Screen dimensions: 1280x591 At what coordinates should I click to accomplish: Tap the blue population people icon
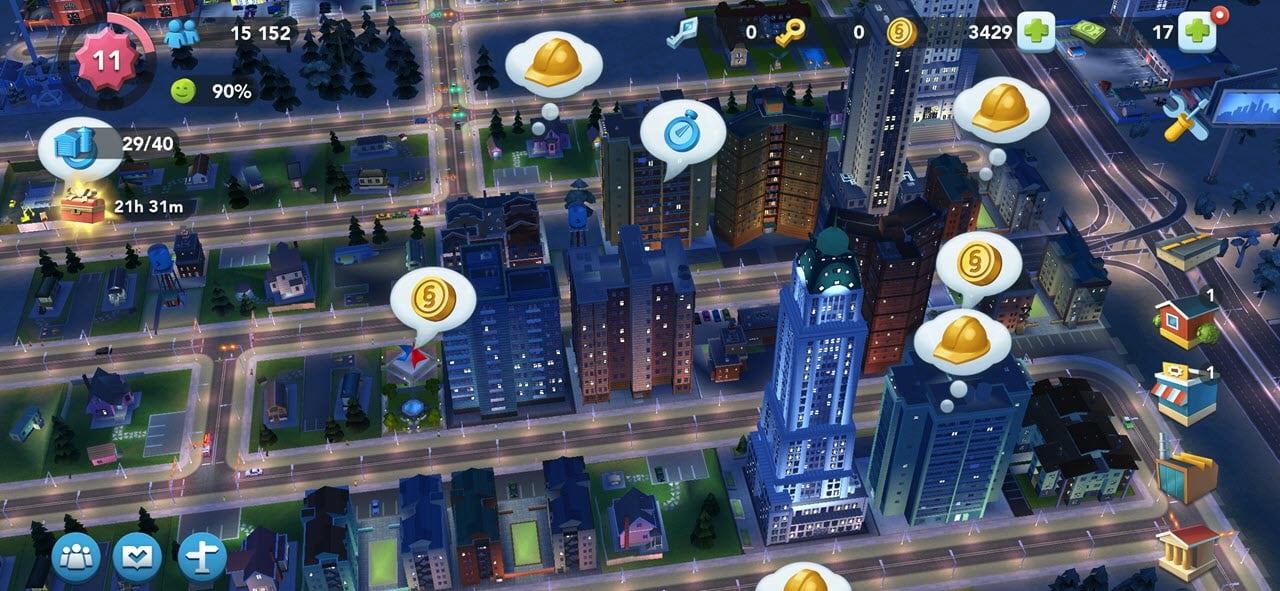182,33
